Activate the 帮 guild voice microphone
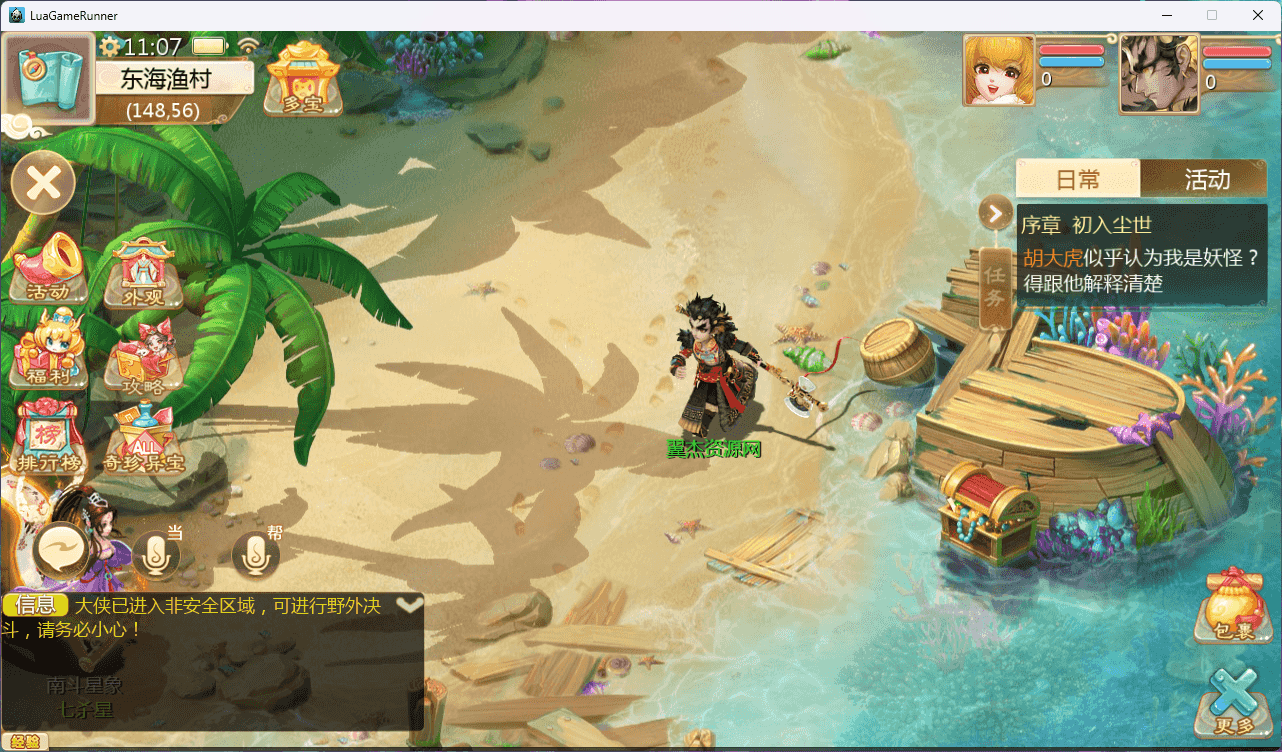This screenshot has height=752, width=1282. 255,554
